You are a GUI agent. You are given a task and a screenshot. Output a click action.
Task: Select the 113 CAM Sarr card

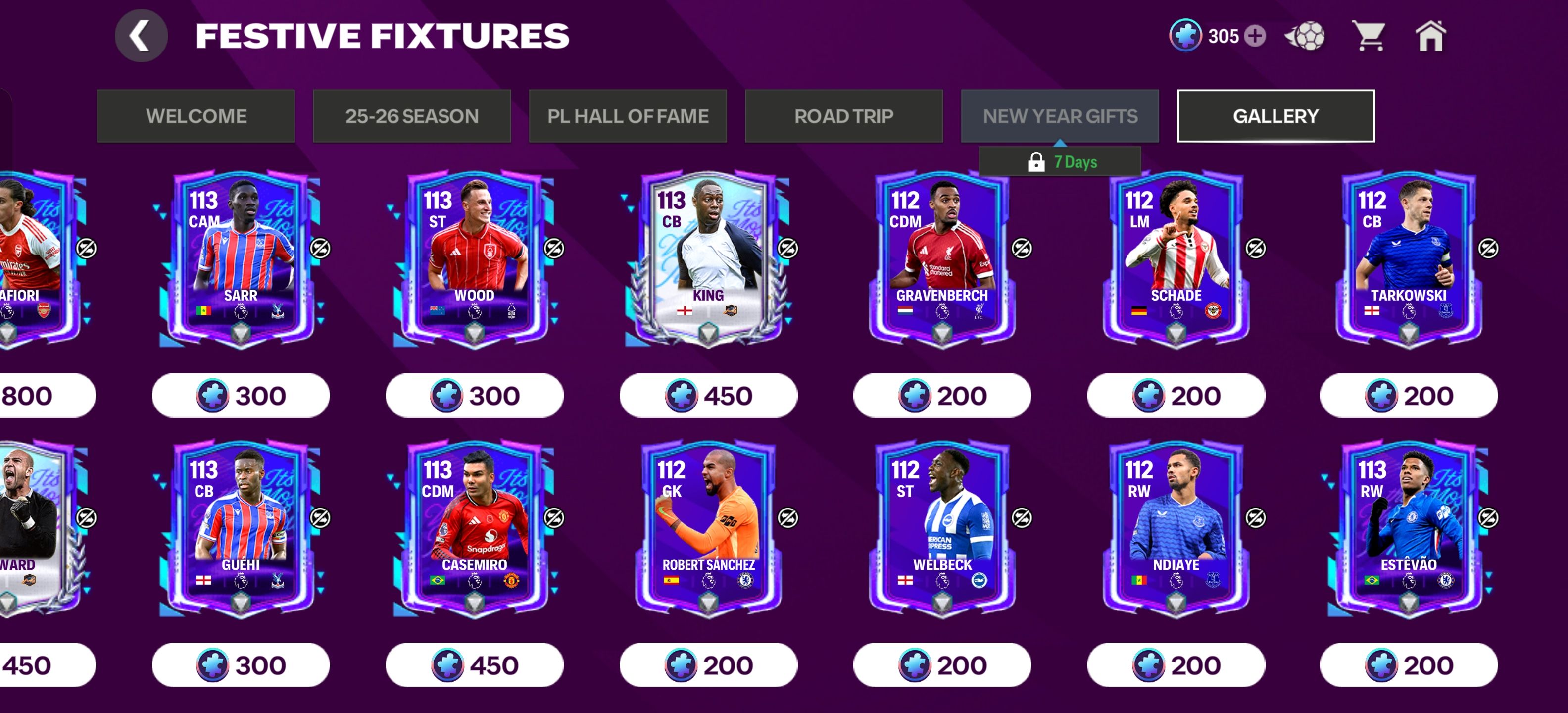[241, 259]
